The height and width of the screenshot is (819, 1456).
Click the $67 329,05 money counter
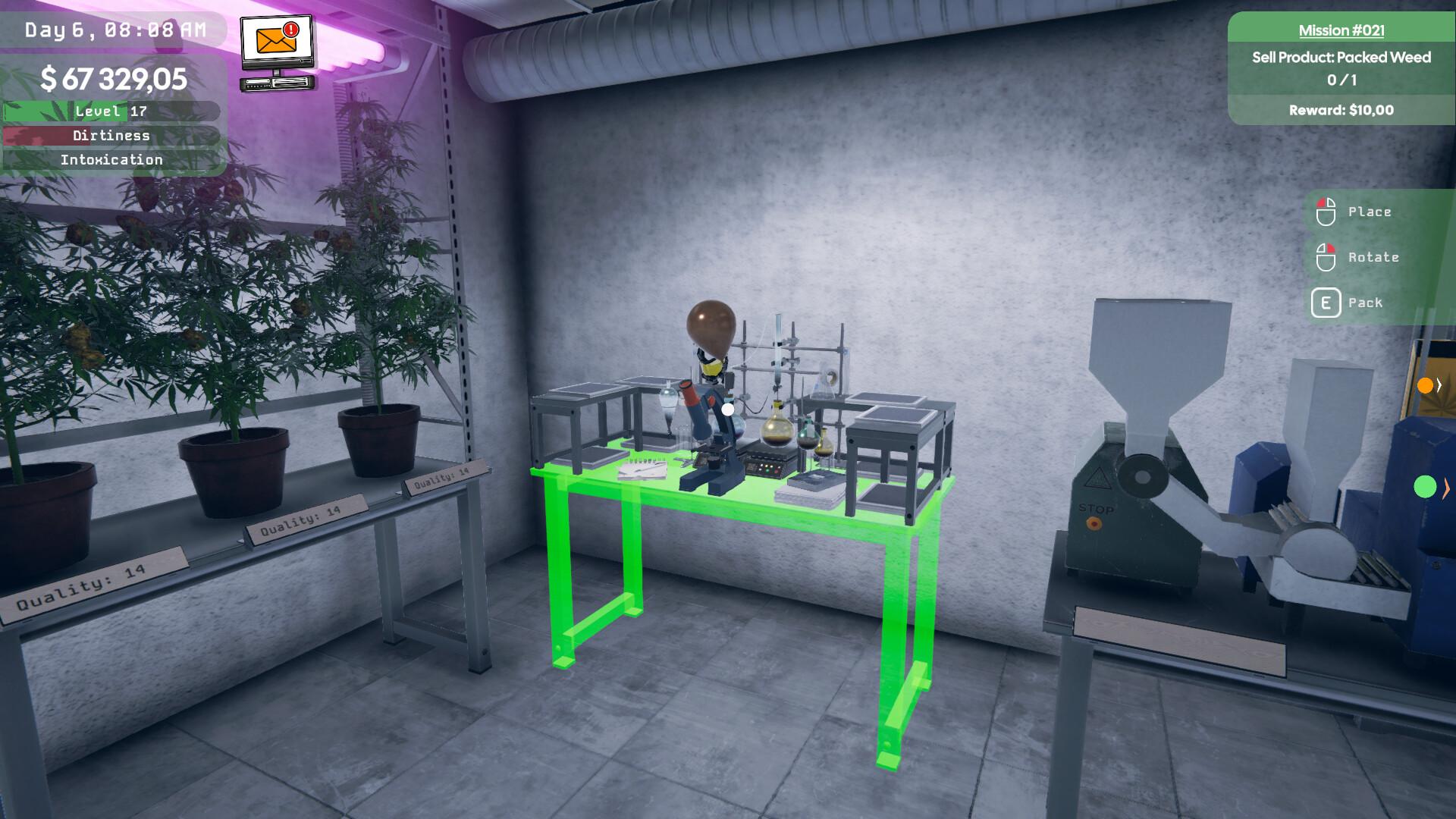(114, 77)
